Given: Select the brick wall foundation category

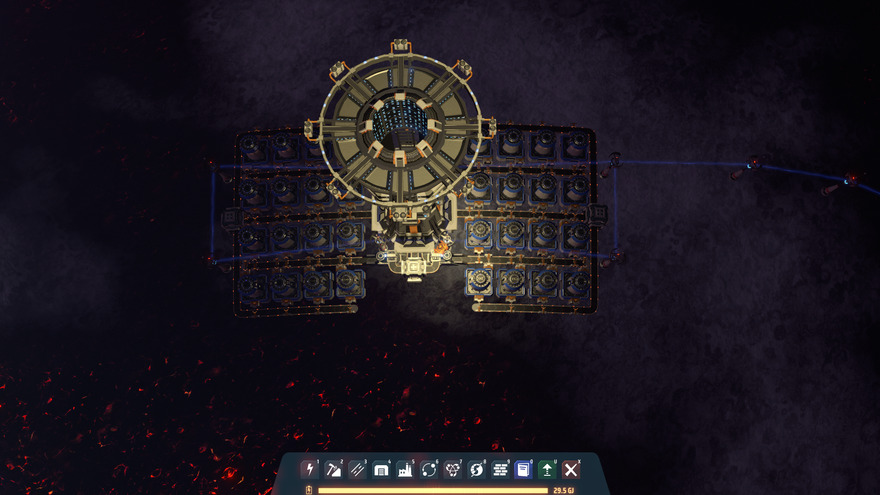Looking at the screenshot, I should 501,469.
